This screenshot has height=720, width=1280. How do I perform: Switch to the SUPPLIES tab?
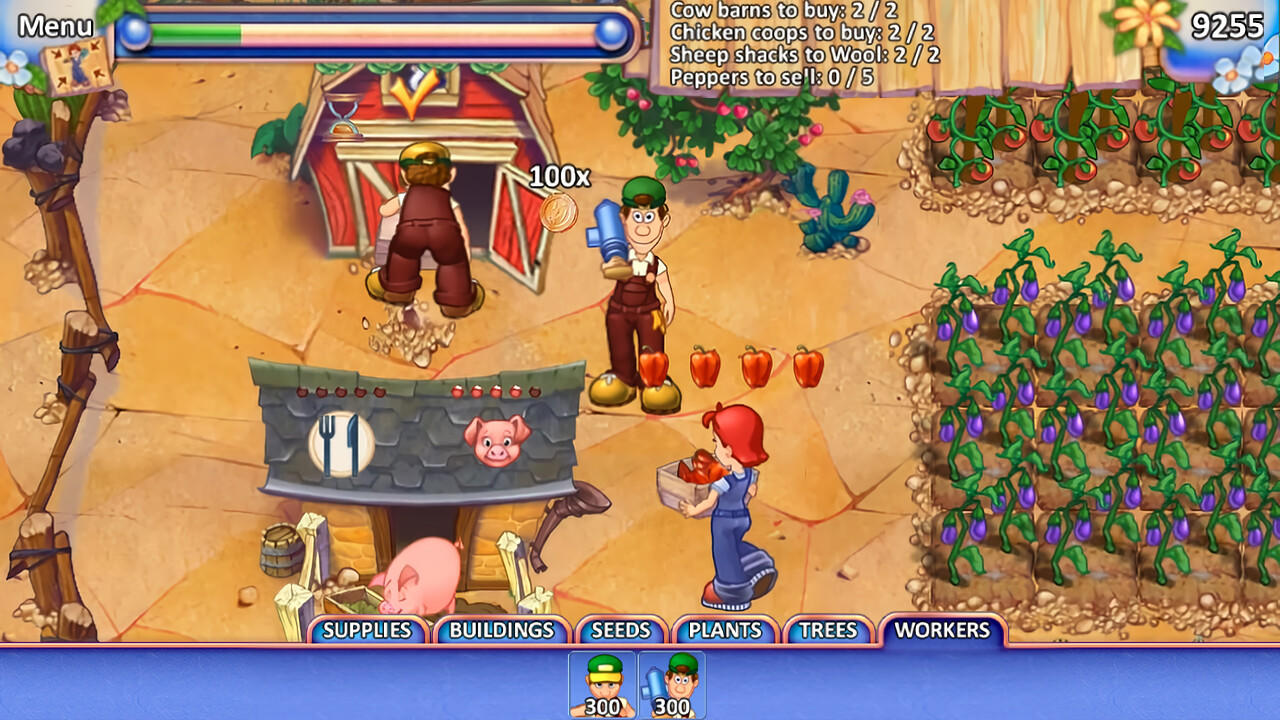click(368, 631)
